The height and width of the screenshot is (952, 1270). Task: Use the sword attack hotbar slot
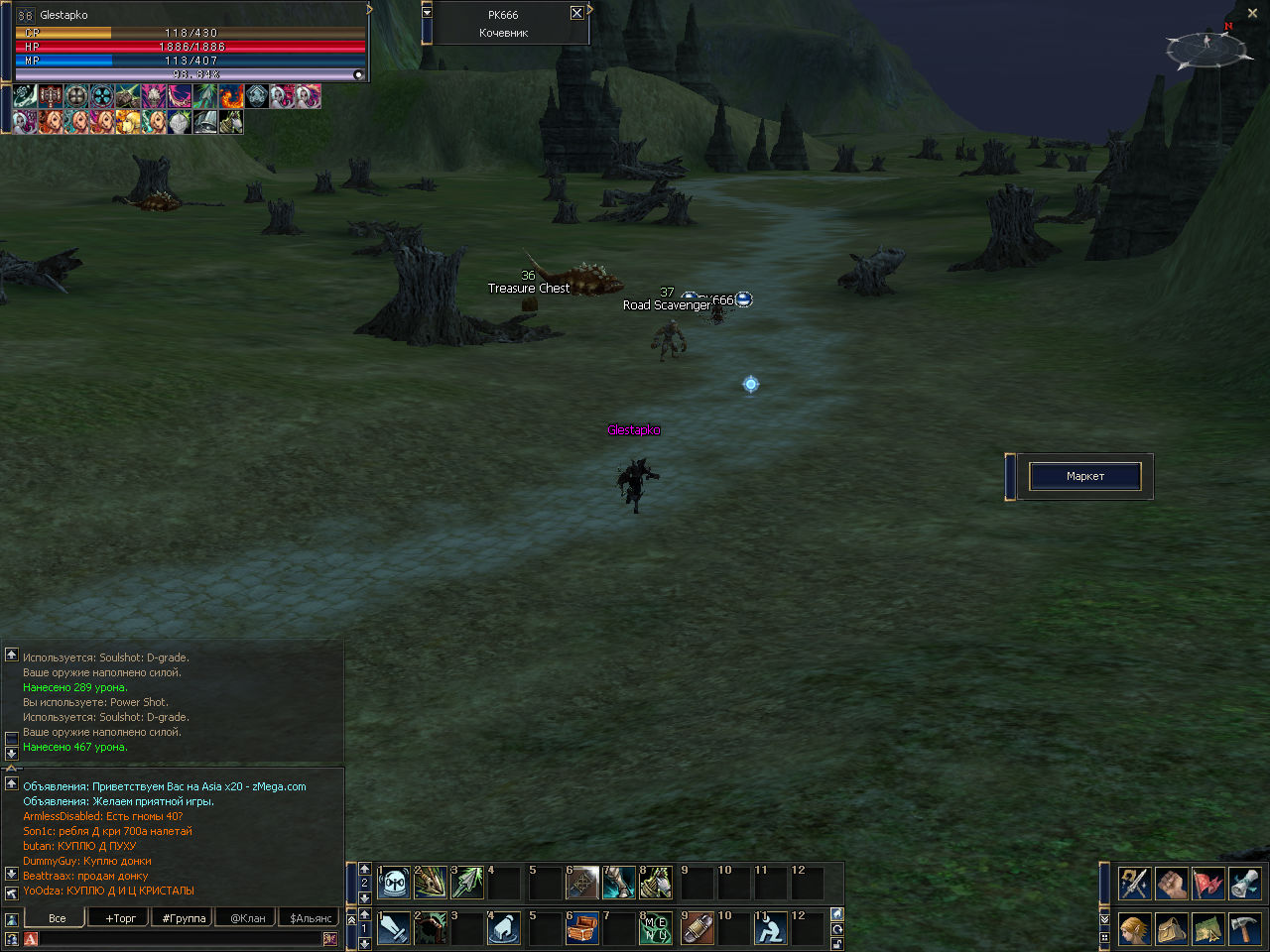pyautogui.click(x=394, y=928)
